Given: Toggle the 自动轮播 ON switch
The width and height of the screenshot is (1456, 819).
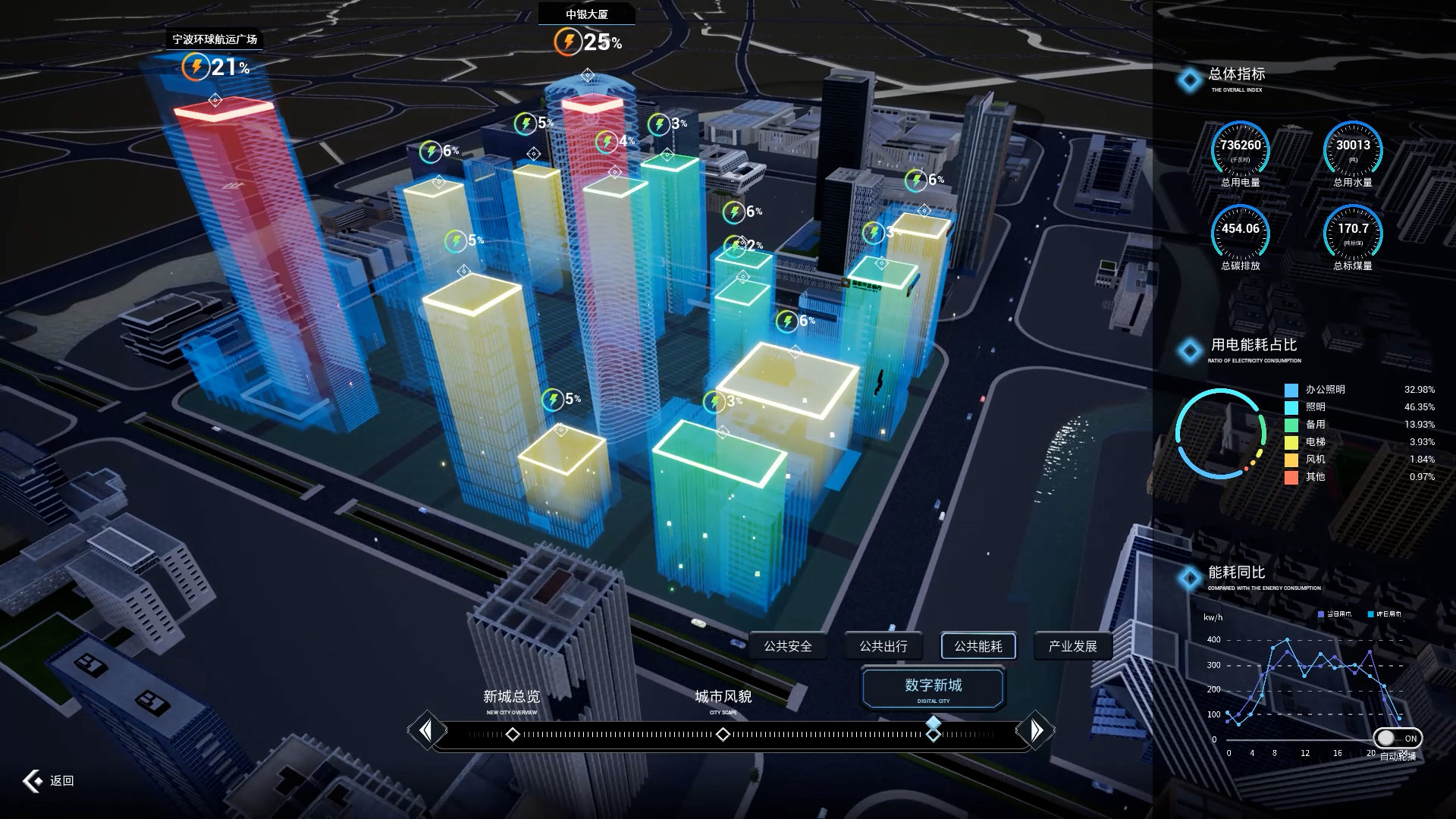Looking at the screenshot, I should tap(1397, 738).
